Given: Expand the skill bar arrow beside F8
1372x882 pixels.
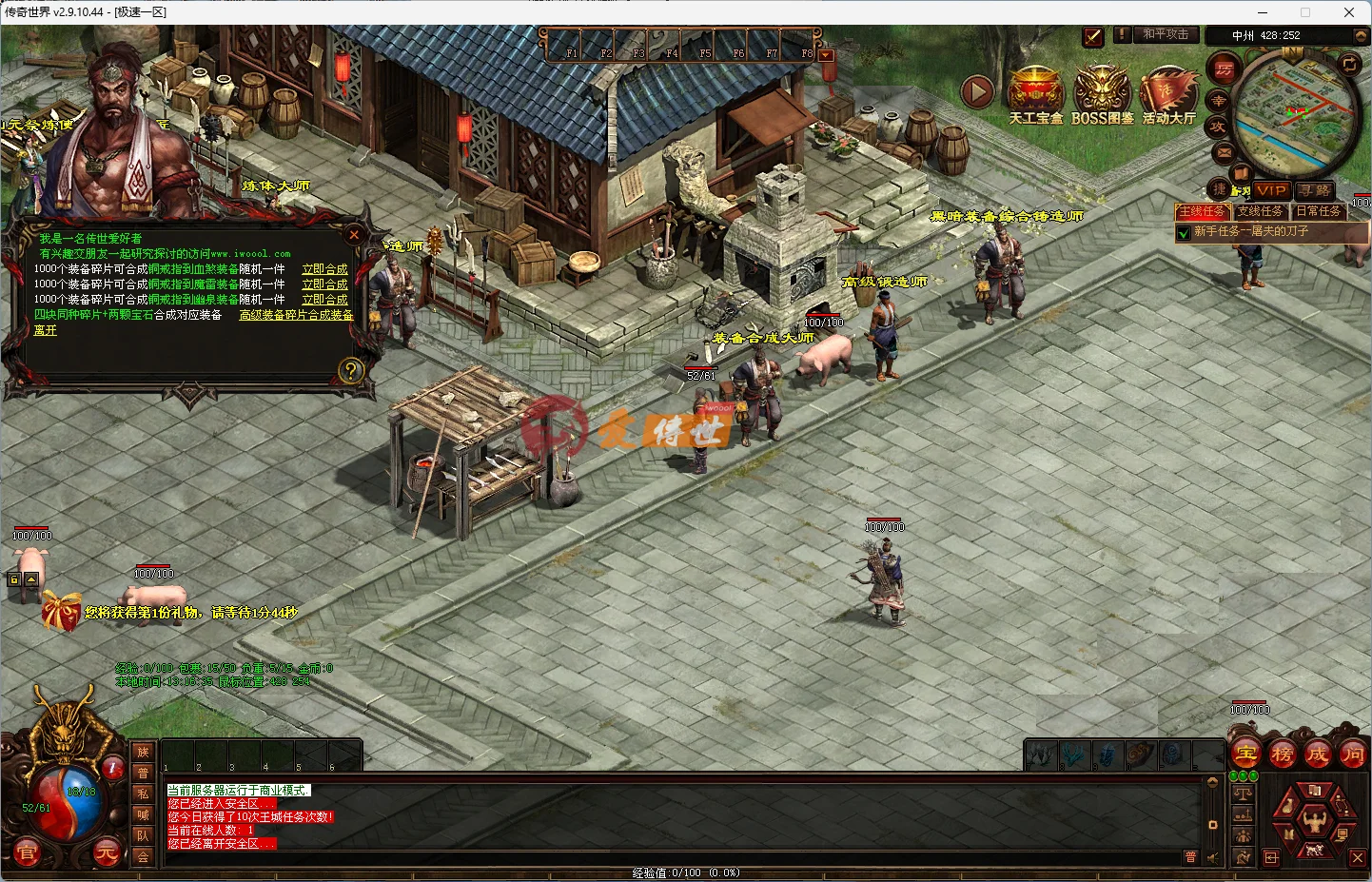Looking at the screenshot, I should pos(825,54).
